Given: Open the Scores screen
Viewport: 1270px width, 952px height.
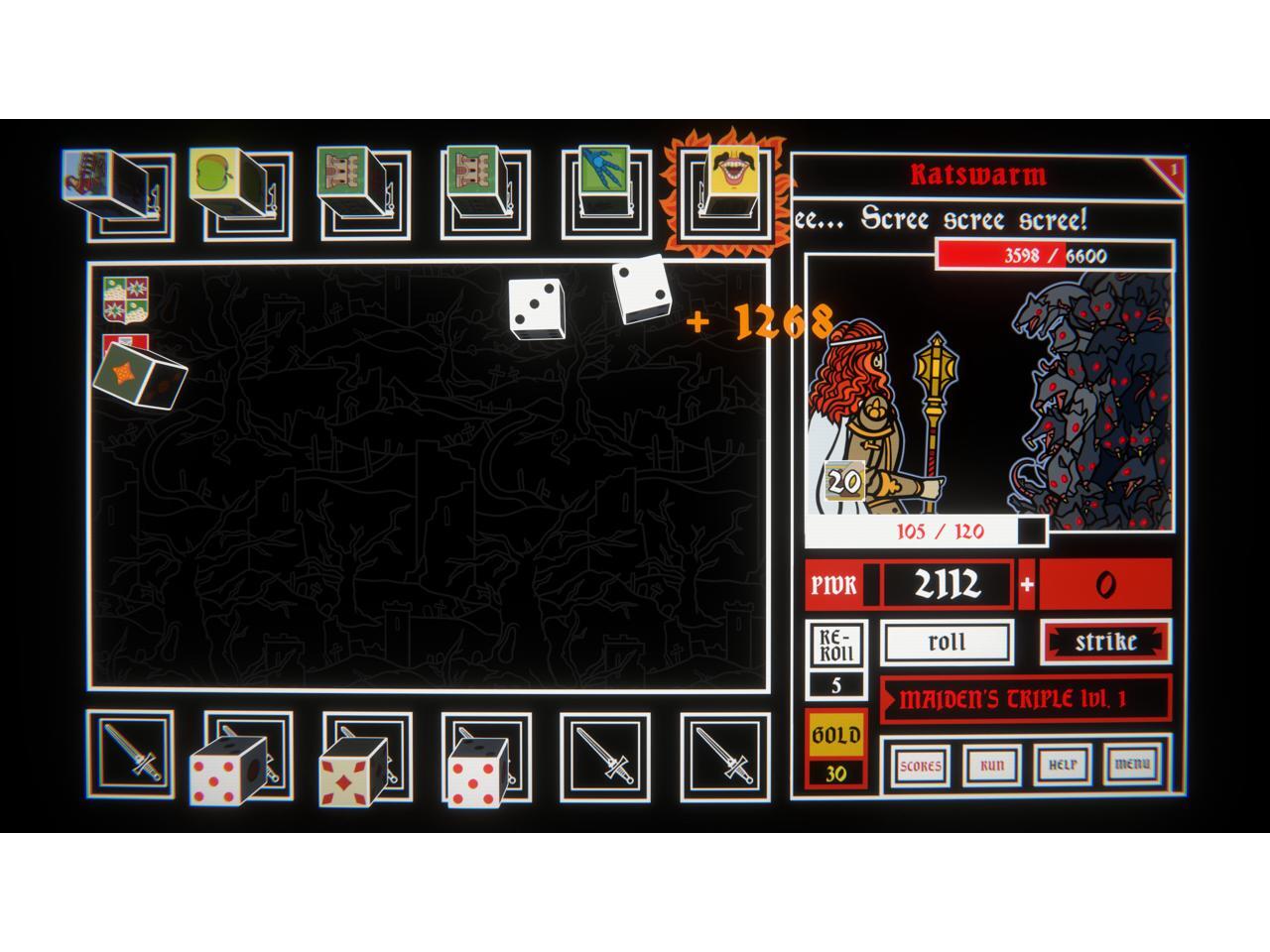Looking at the screenshot, I should click(920, 765).
